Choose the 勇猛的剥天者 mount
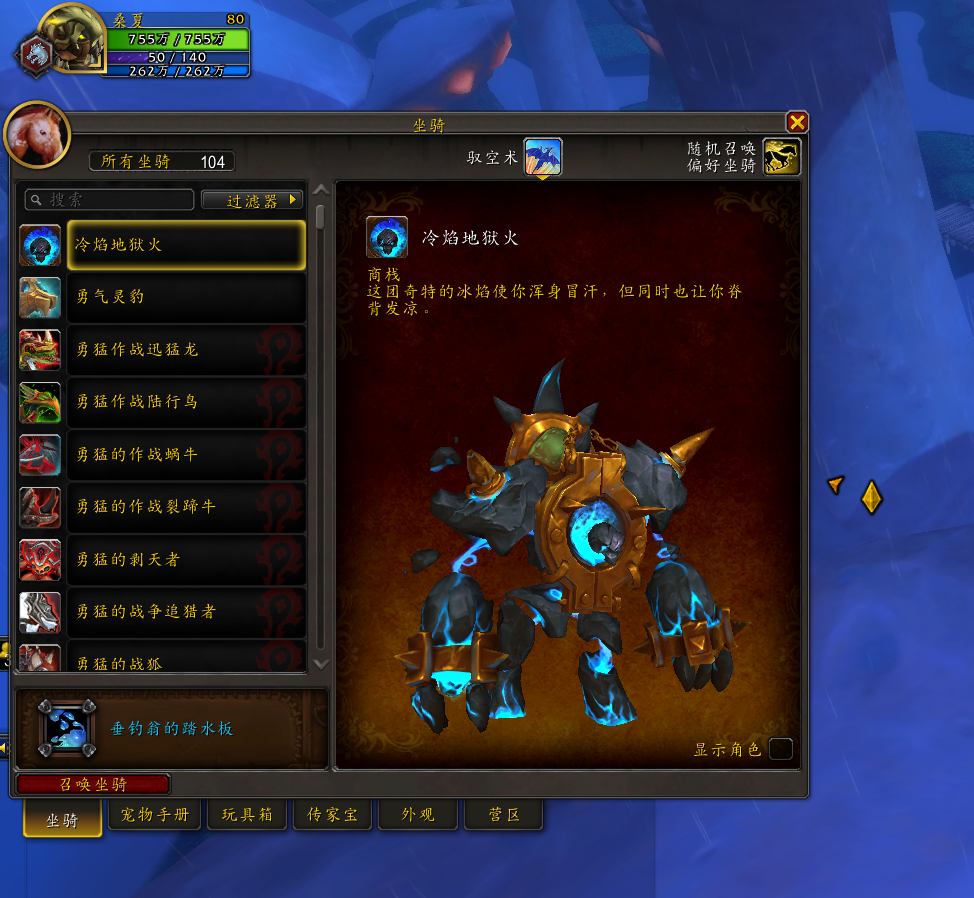The height and width of the screenshot is (898, 974). click(x=186, y=559)
